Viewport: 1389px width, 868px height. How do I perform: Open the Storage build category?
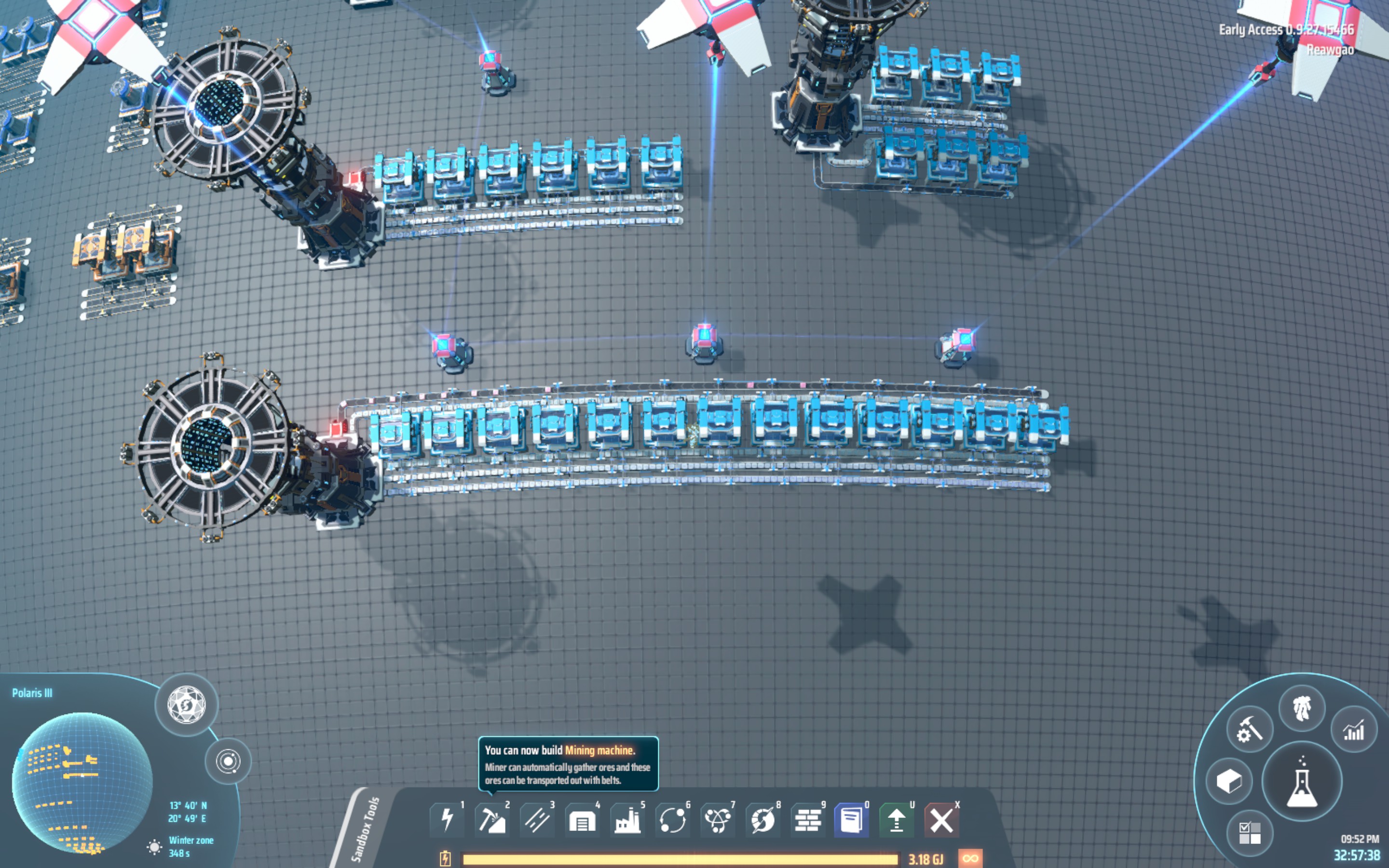pyautogui.click(x=583, y=820)
